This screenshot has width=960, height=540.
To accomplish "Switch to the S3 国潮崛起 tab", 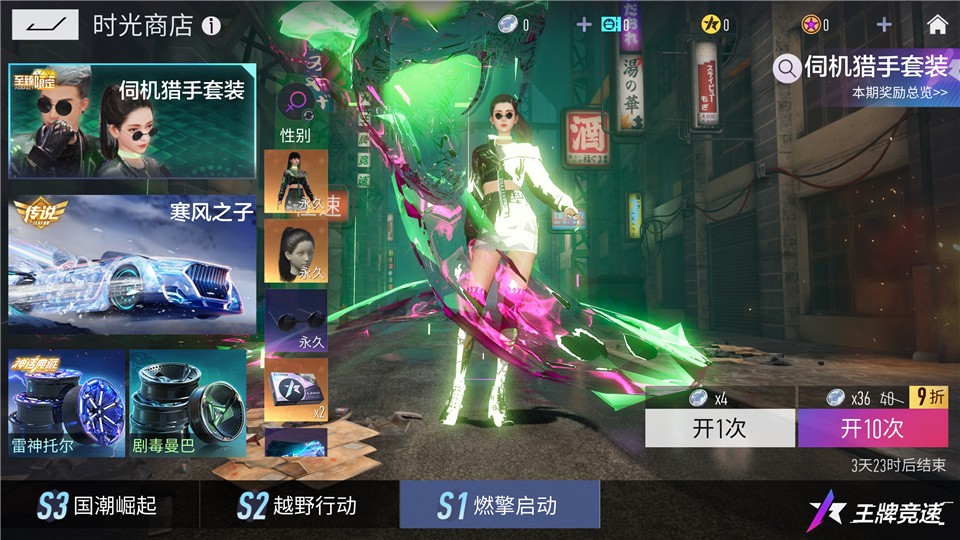I will 99,505.
